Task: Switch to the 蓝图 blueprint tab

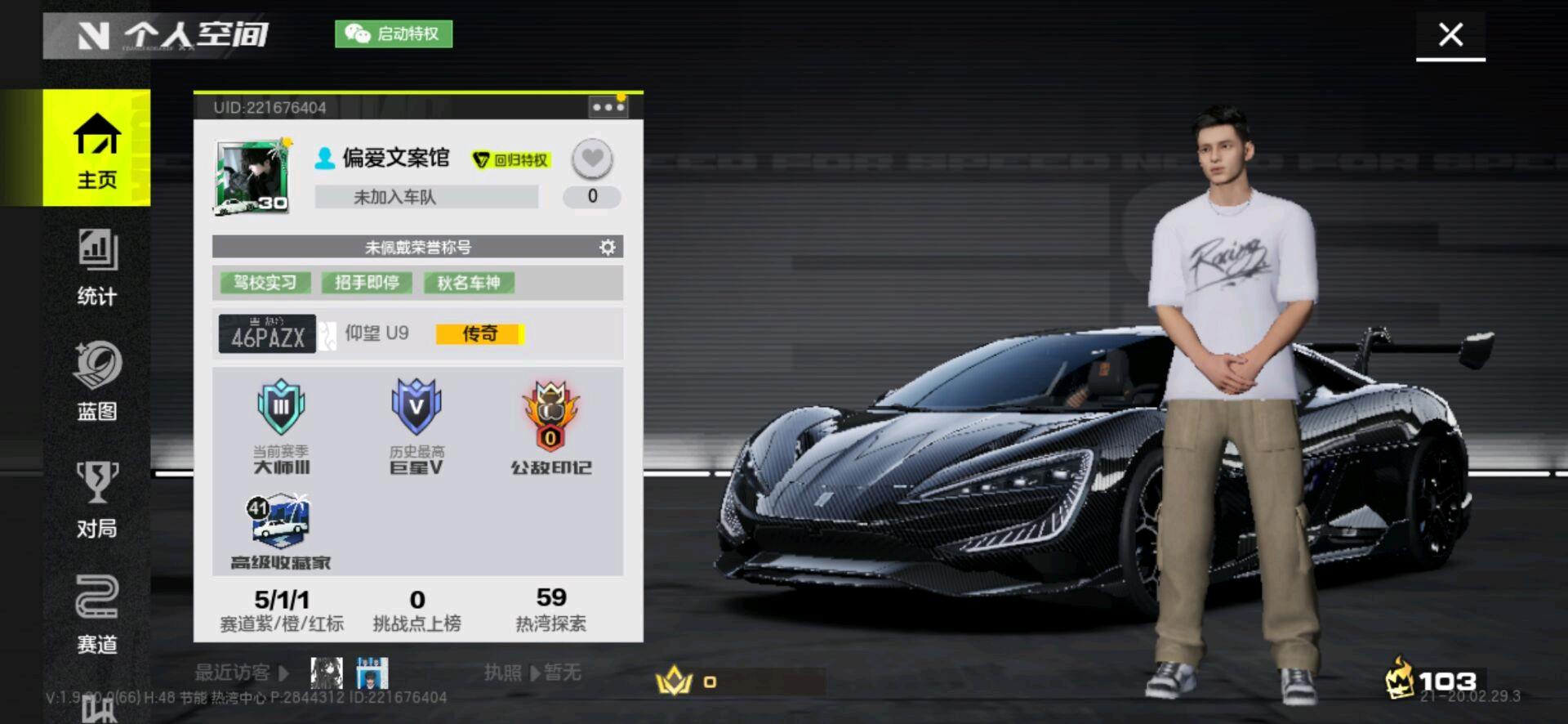Action: [x=96, y=381]
